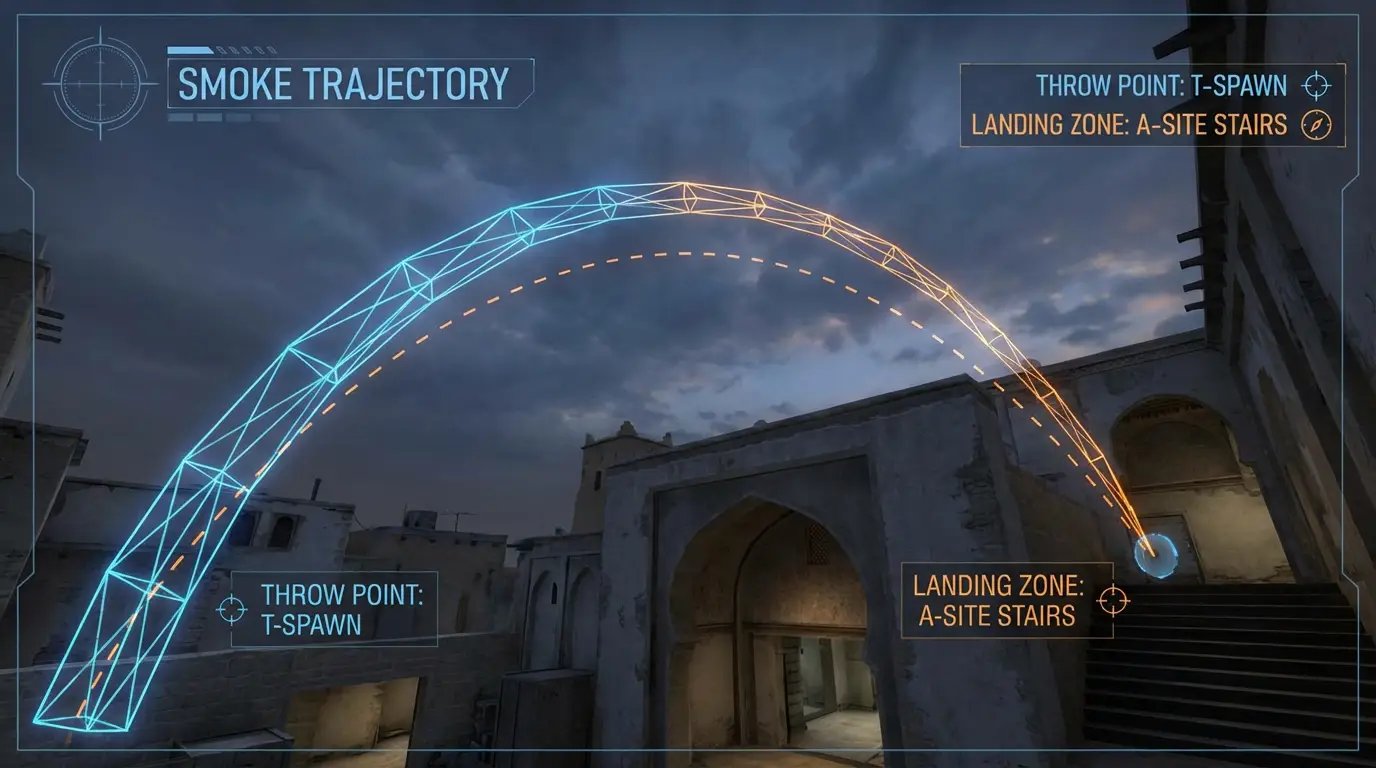Viewport: 1376px width, 768px height.
Task: Open the compass icon beside the Landing Zone legend
Action: point(1316,125)
